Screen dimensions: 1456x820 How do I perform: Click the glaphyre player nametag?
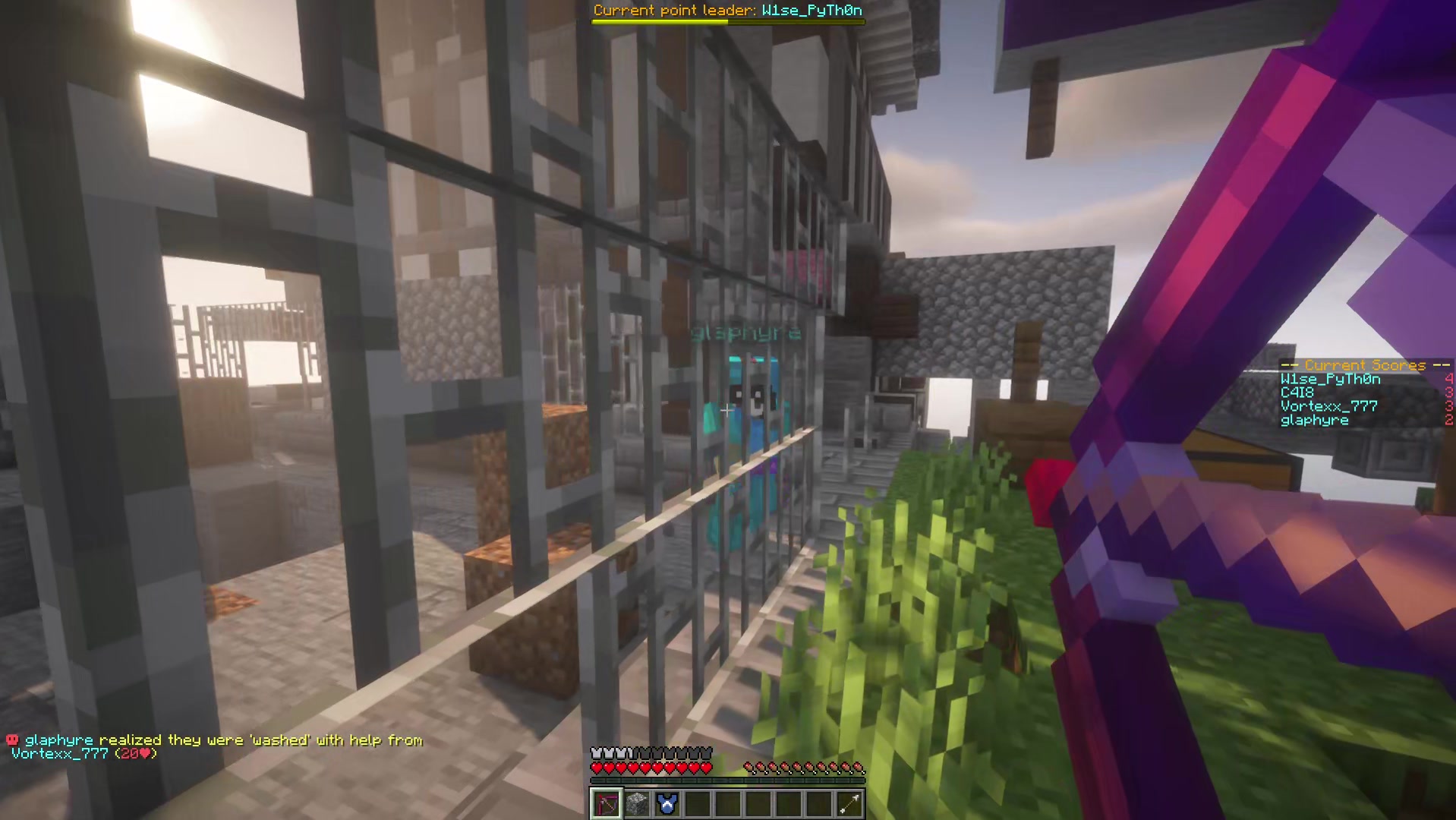click(x=745, y=332)
